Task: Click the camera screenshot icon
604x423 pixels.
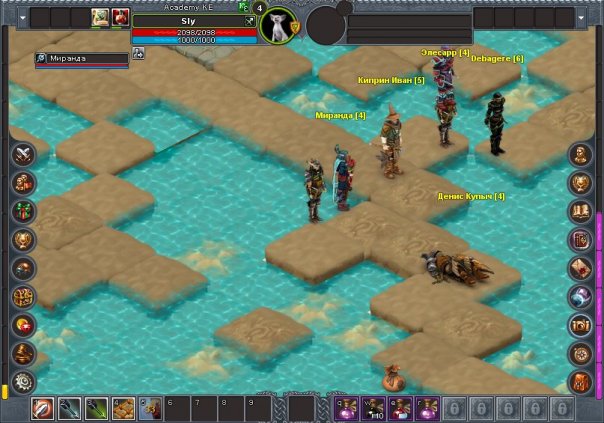Action: pyautogui.click(x=581, y=325)
